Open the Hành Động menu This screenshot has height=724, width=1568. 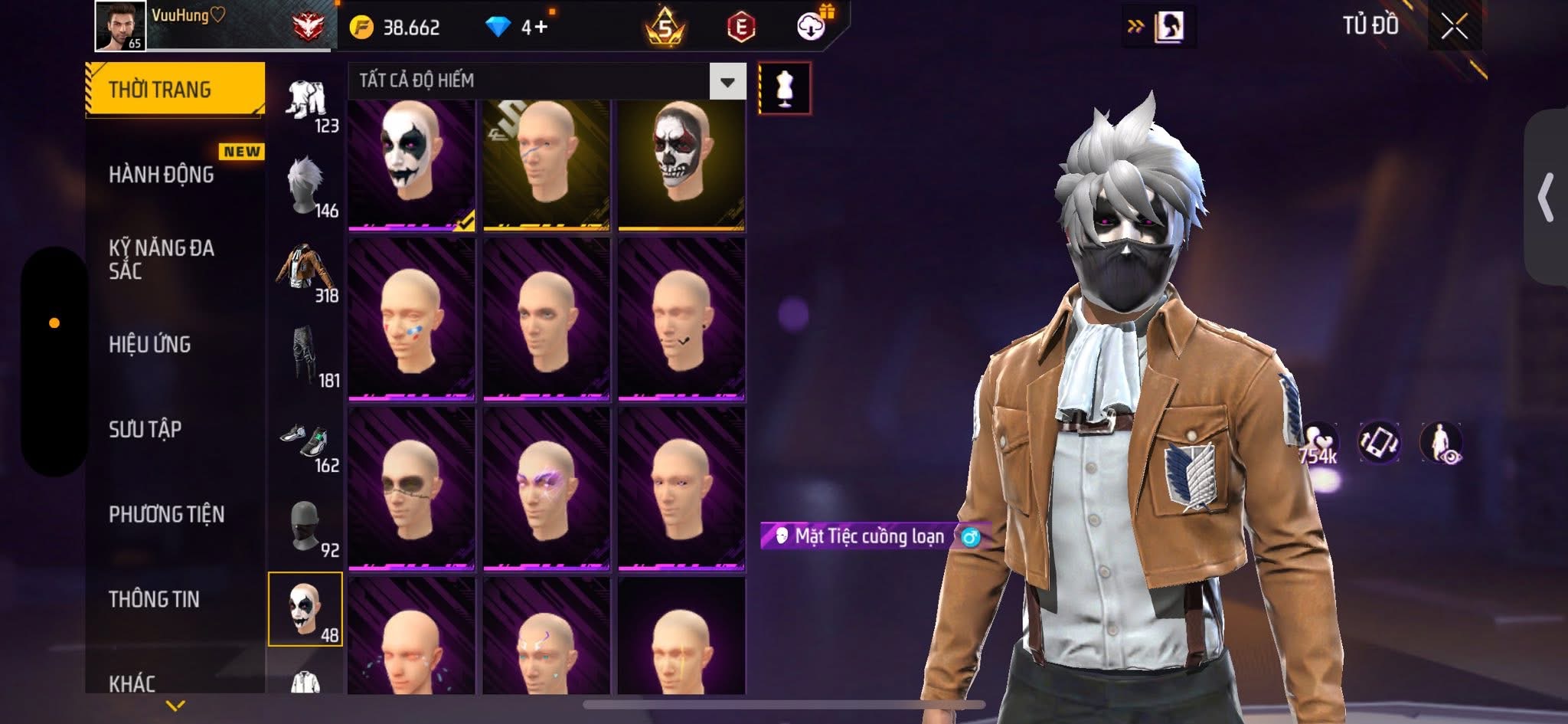pyautogui.click(x=162, y=175)
